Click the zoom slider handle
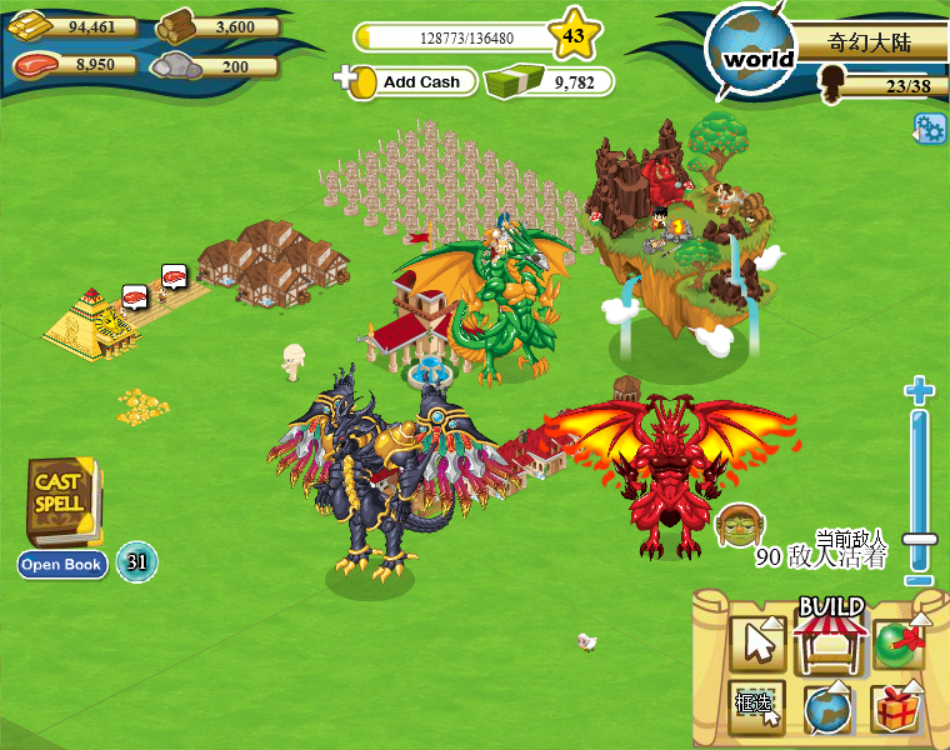Image resolution: width=950 pixels, height=750 pixels. 919,540
